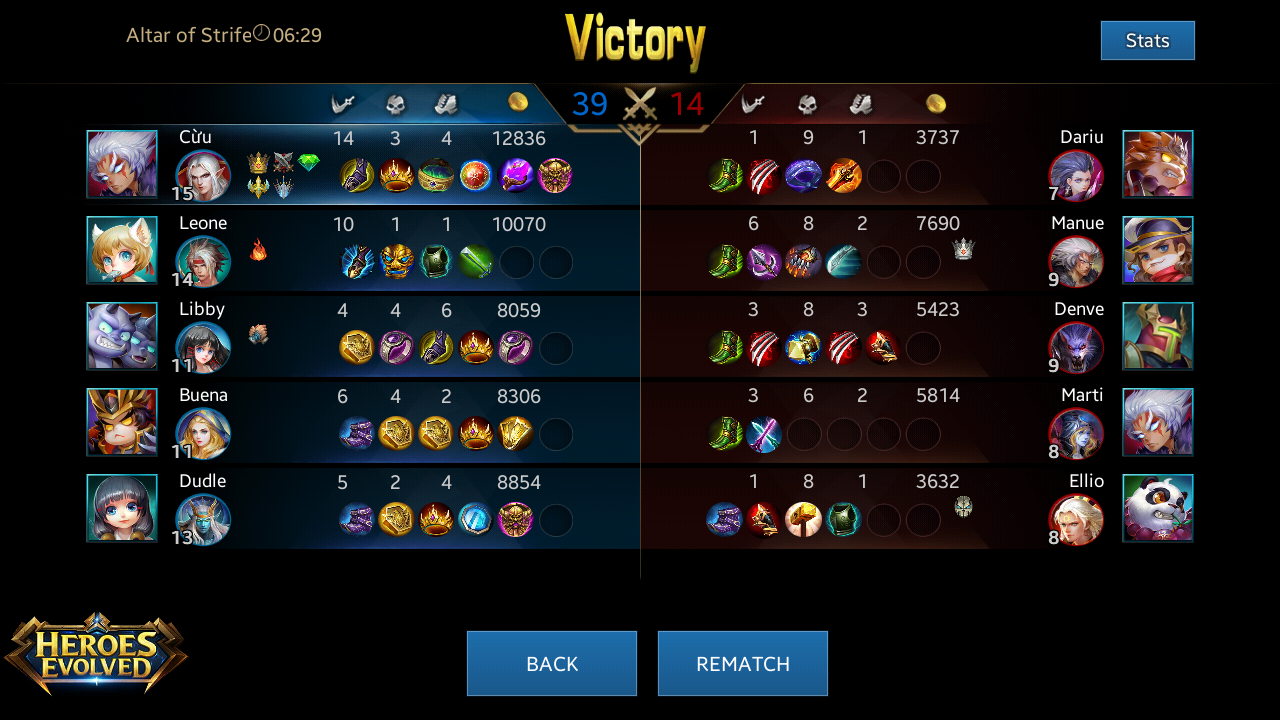Click the cat-eared avatar beside Leone

(x=122, y=250)
